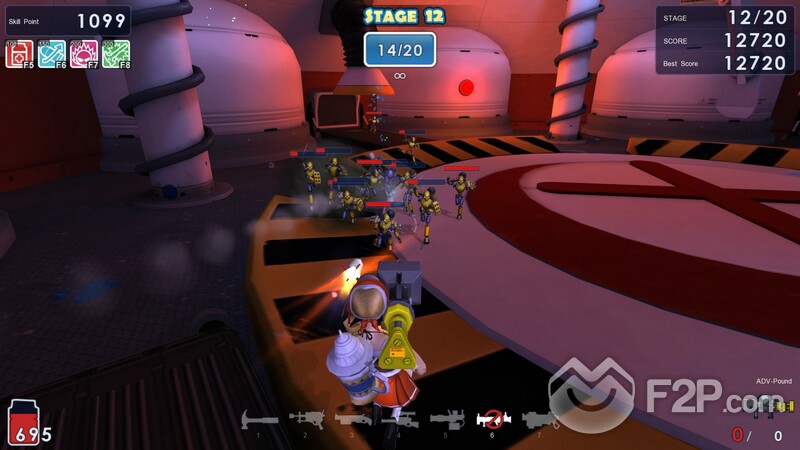Viewport: 800px width, 450px height.
Task: Choose the weapon in slot 5
Action: (x=445, y=419)
